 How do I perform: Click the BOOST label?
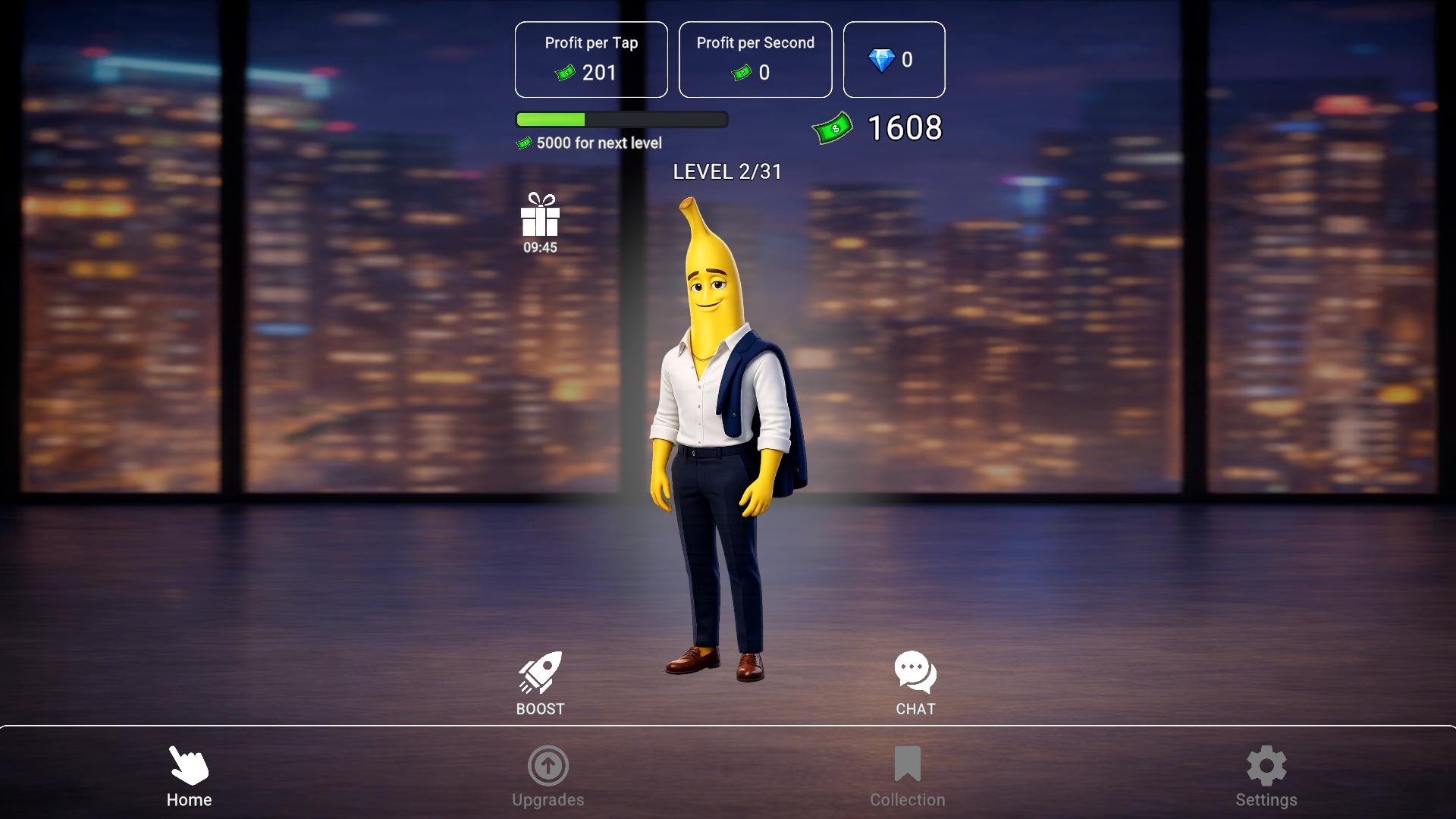coord(539,709)
